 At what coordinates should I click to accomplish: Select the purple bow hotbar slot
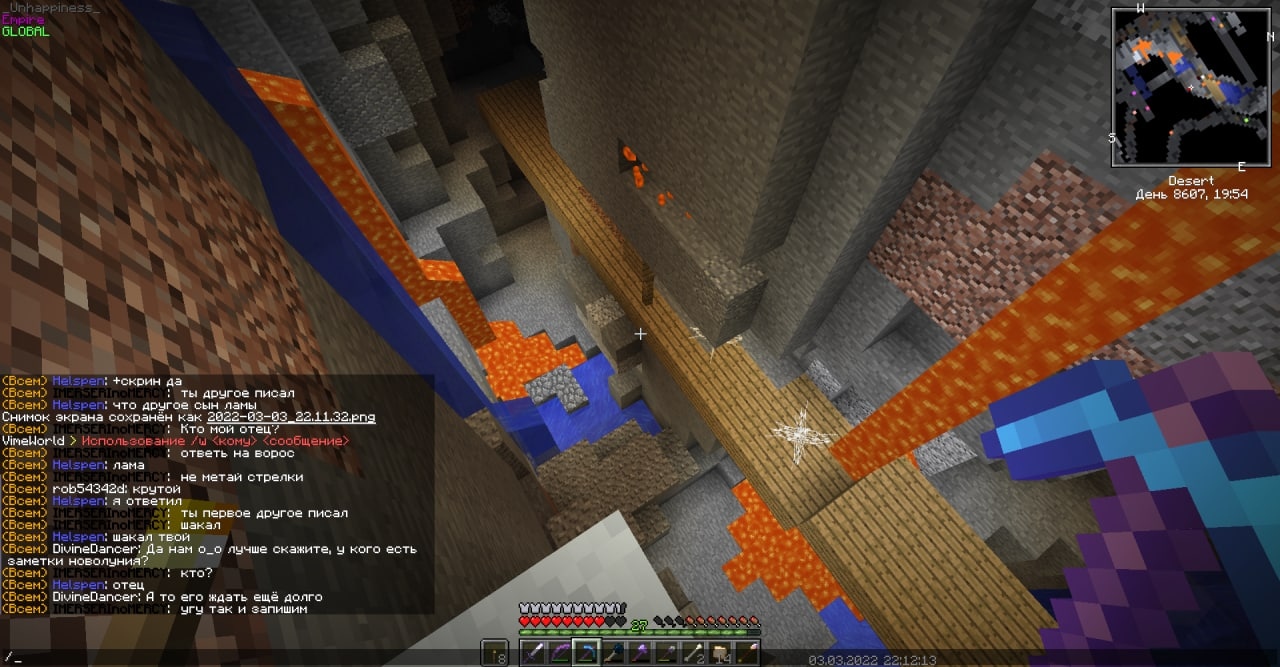[x=562, y=652]
